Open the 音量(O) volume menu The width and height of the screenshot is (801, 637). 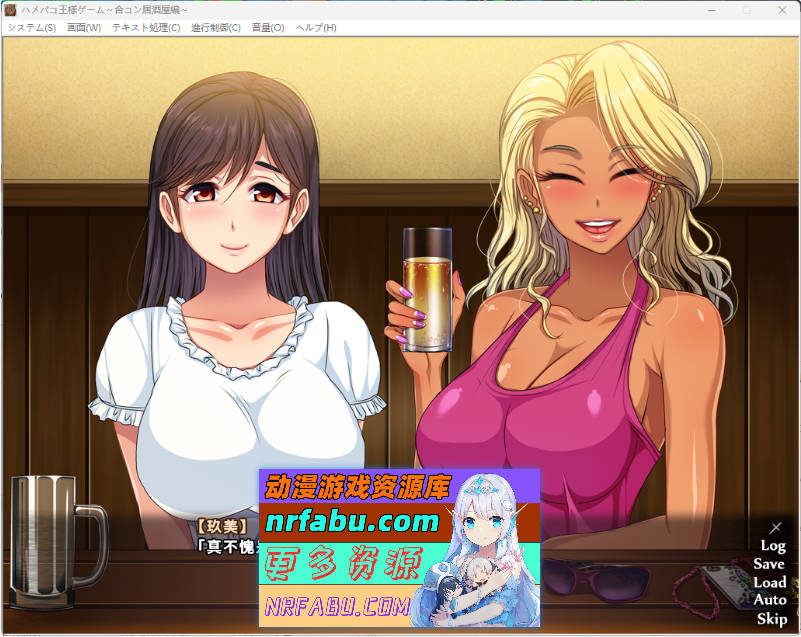pos(268,27)
